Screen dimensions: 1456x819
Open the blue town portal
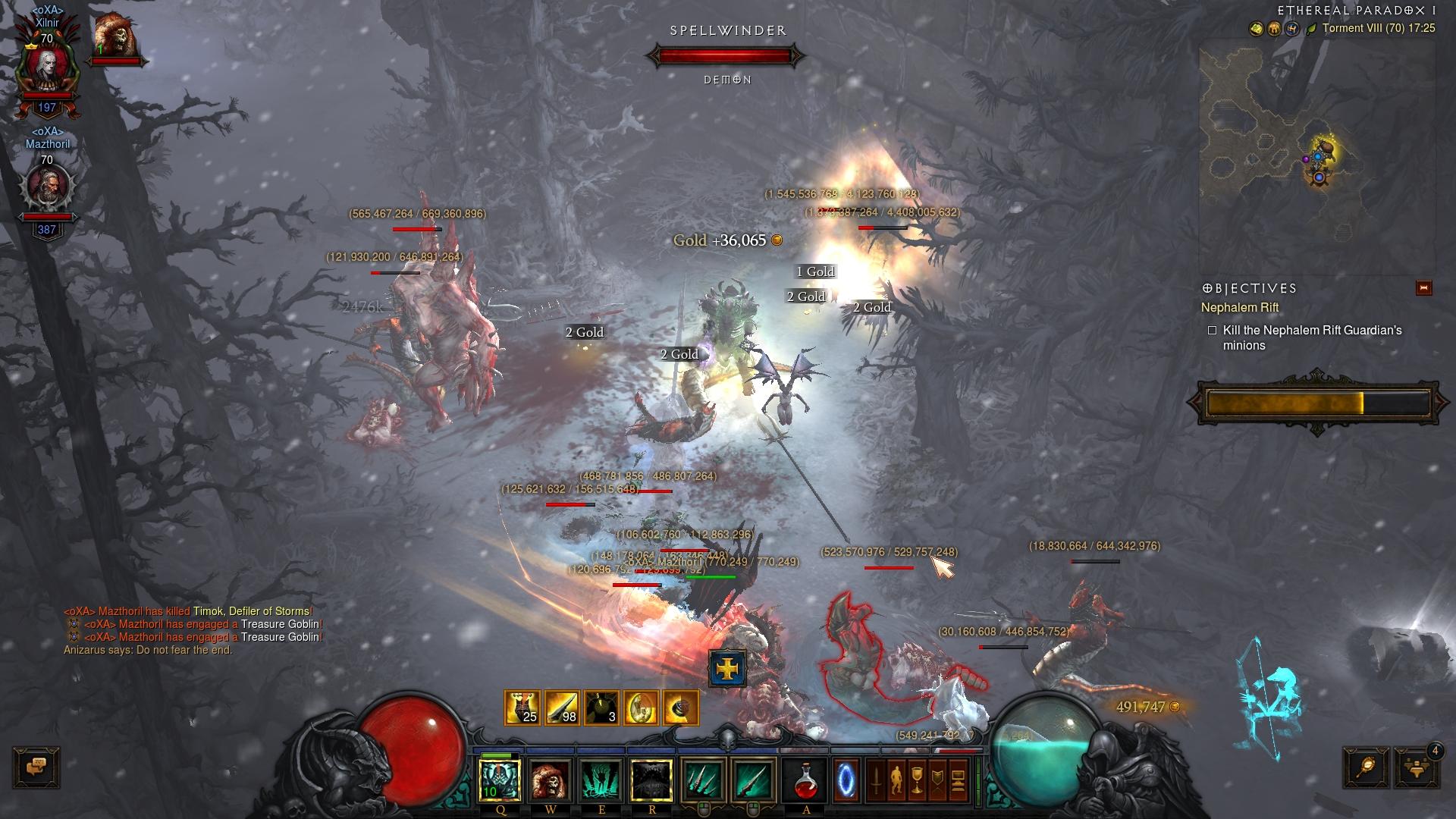click(x=846, y=780)
